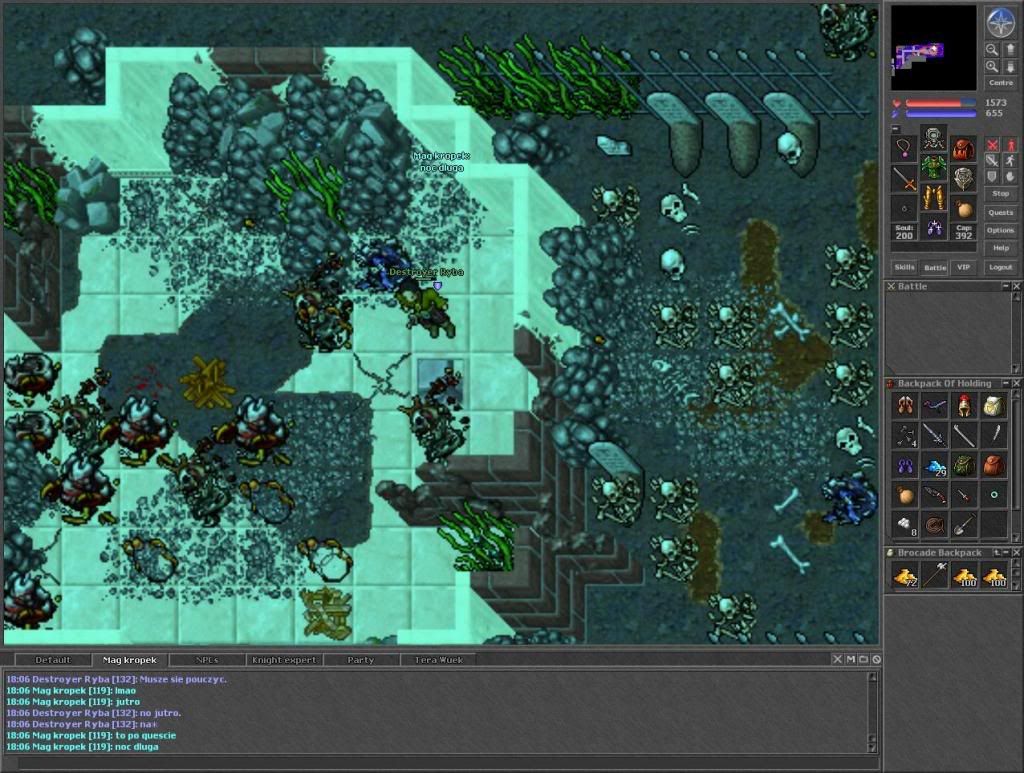Open the Quests log
Viewport: 1024px width, 773px height.
click(1000, 212)
